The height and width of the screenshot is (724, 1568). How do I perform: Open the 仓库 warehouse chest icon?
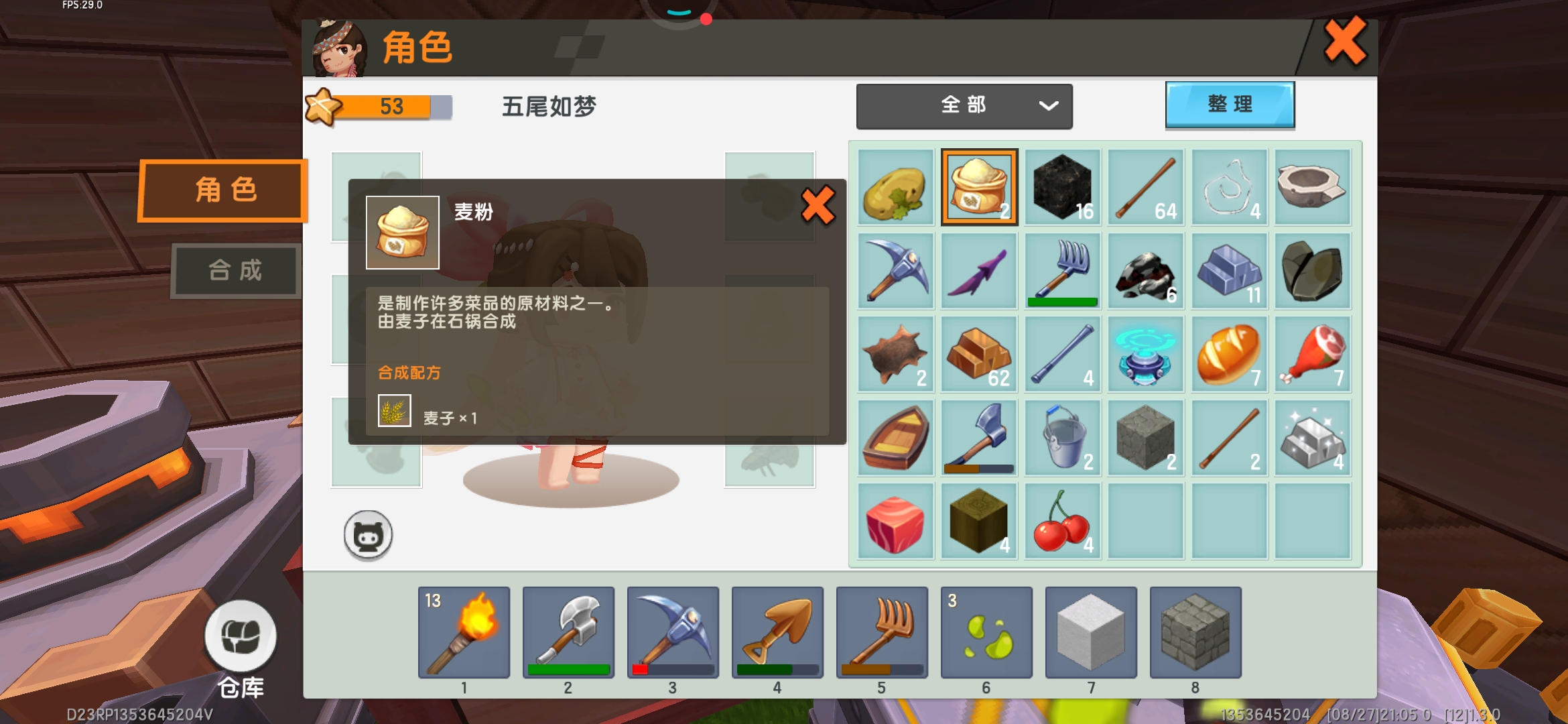tap(243, 638)
